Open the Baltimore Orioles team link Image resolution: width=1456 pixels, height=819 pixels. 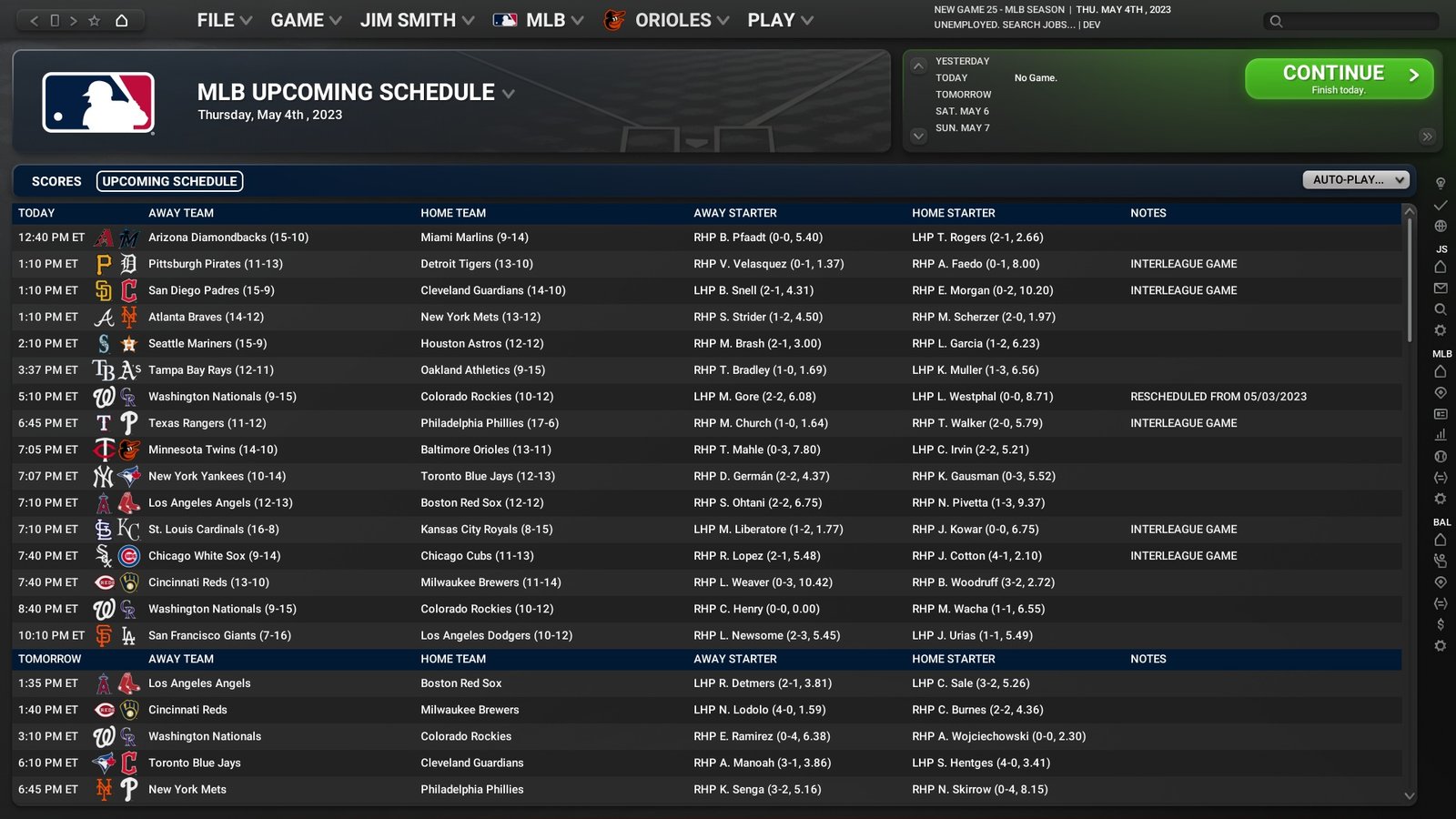pos(486,450)
